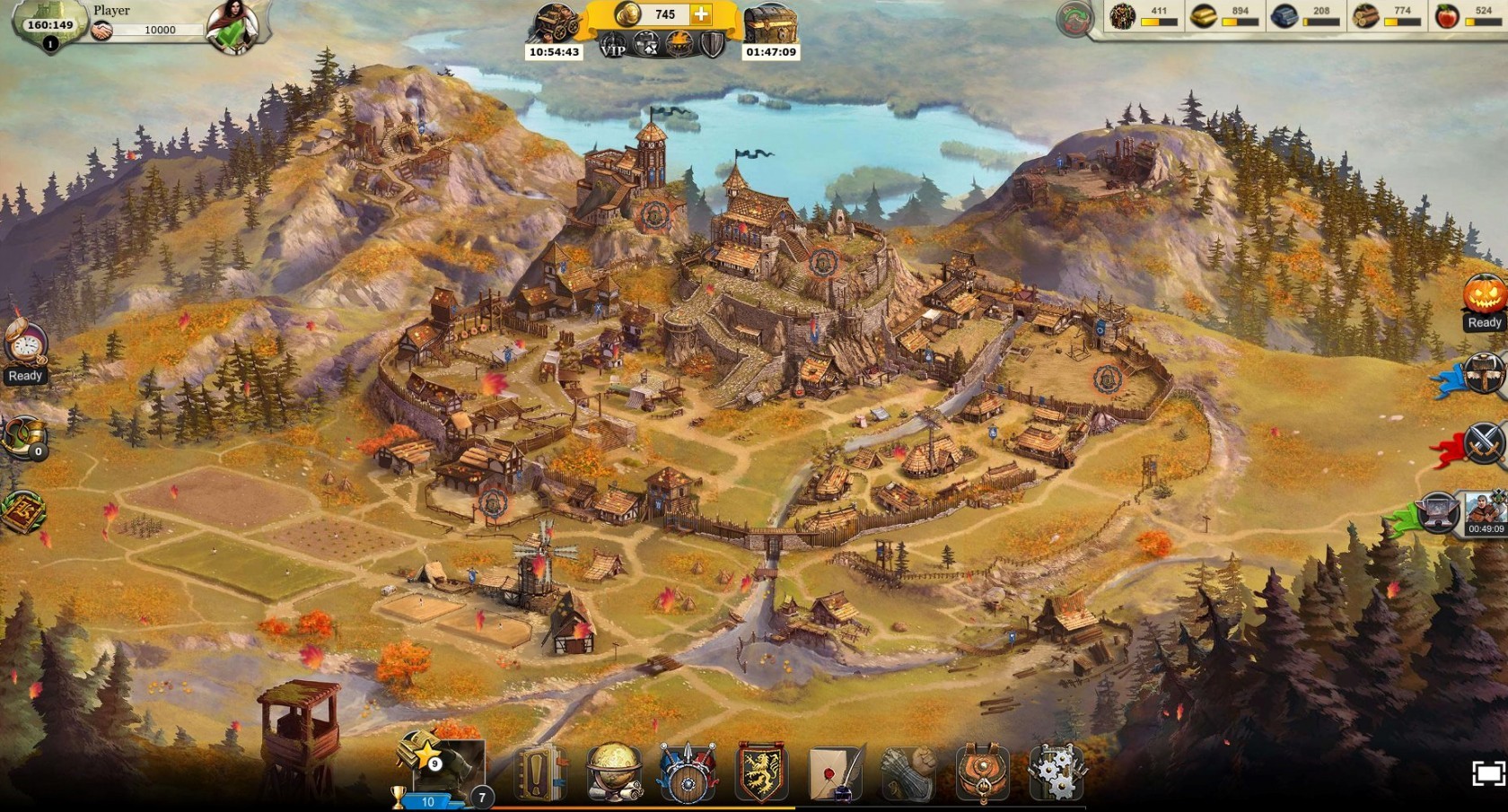Open the crossed swords battle icon
This screenshot has height=812, width=1508.
click(x=1482, y=443)
